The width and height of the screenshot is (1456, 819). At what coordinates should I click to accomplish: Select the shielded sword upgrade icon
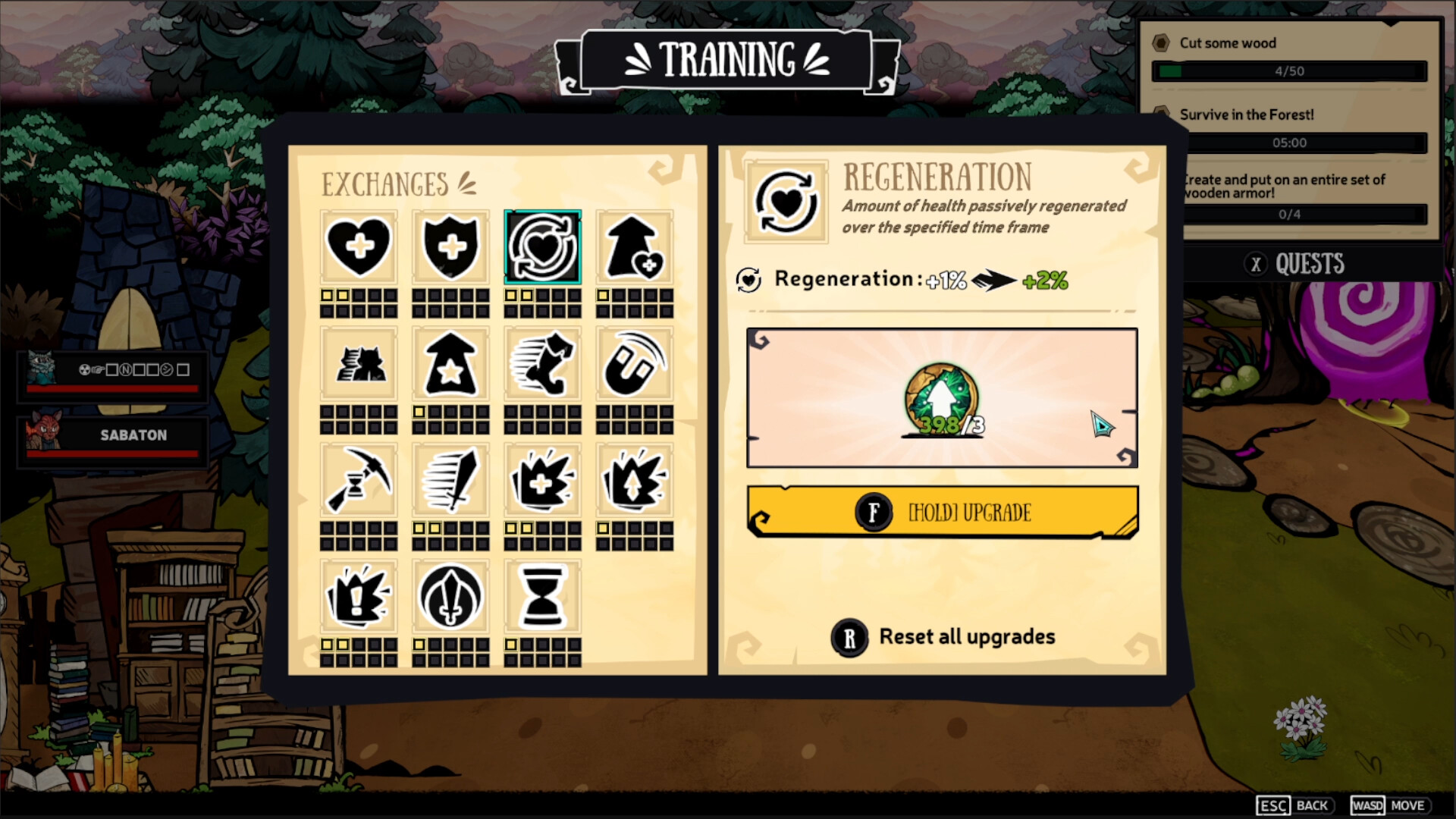tap(450, 597)
